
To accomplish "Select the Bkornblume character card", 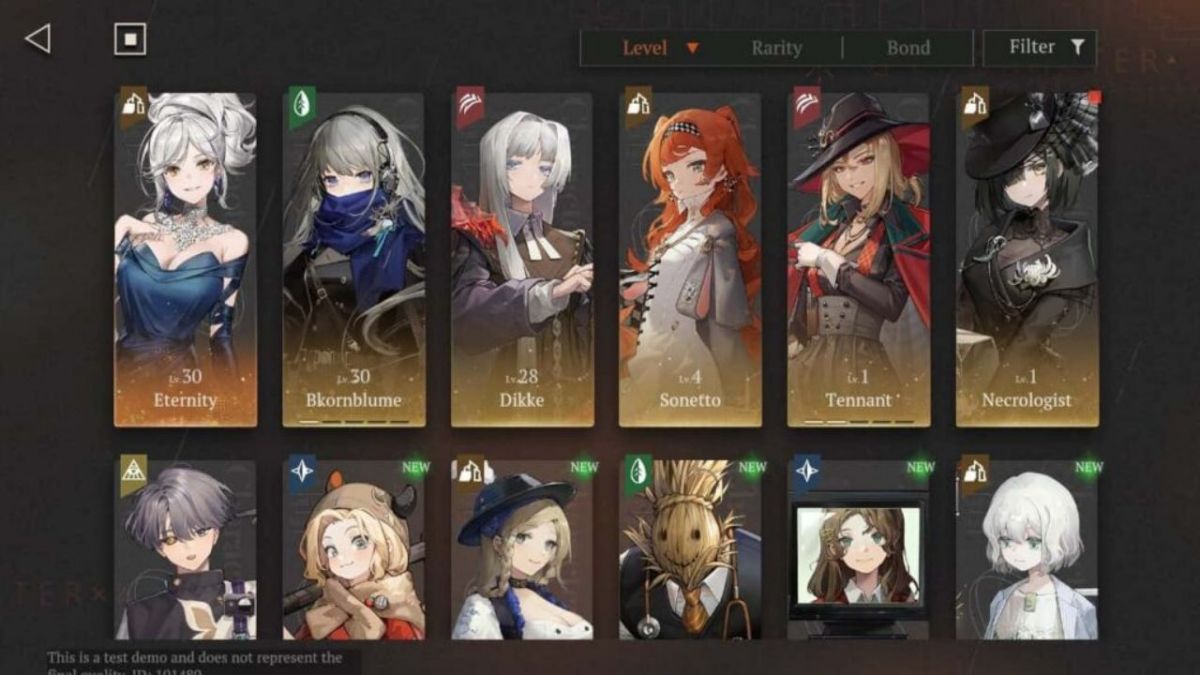I will pos(353,260).
